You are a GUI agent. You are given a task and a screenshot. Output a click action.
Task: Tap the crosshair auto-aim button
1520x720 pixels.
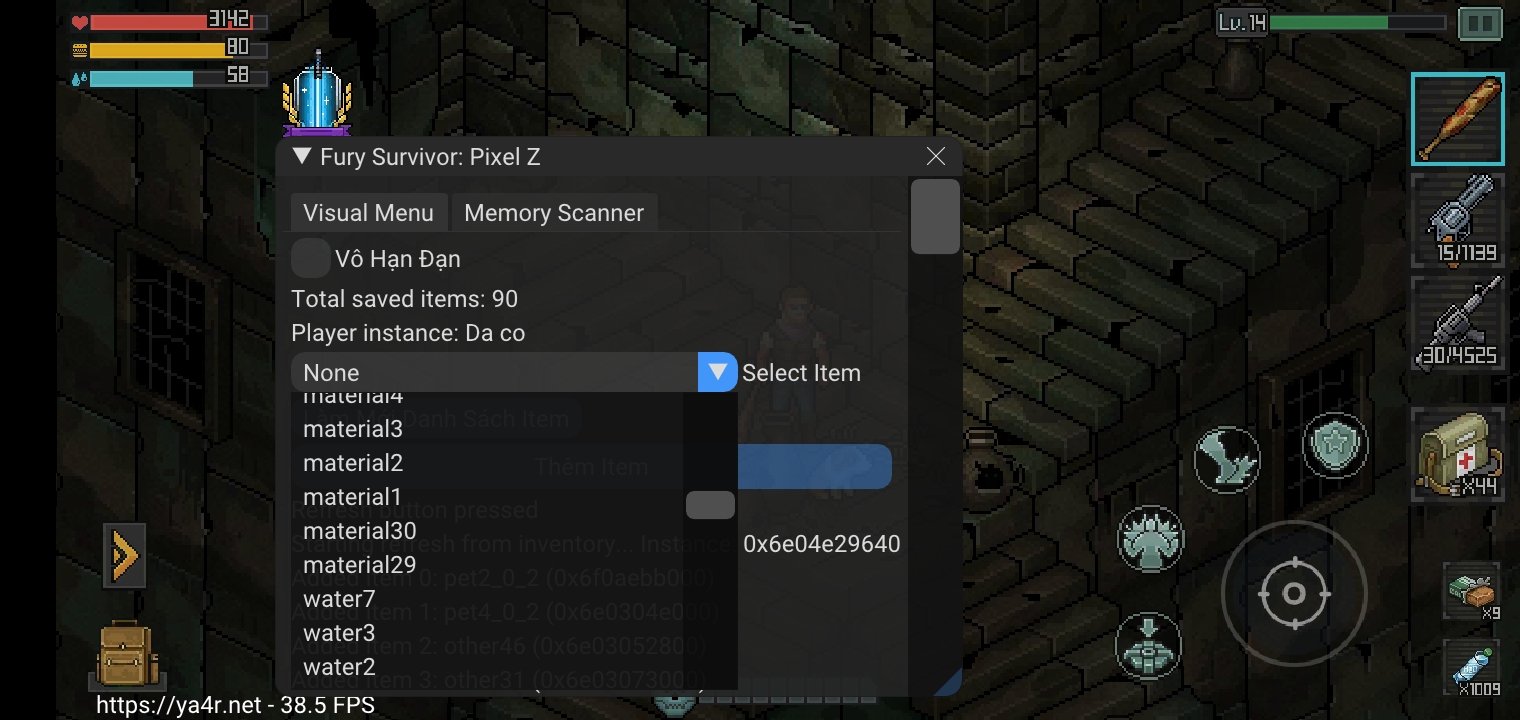click(1294, 593)
